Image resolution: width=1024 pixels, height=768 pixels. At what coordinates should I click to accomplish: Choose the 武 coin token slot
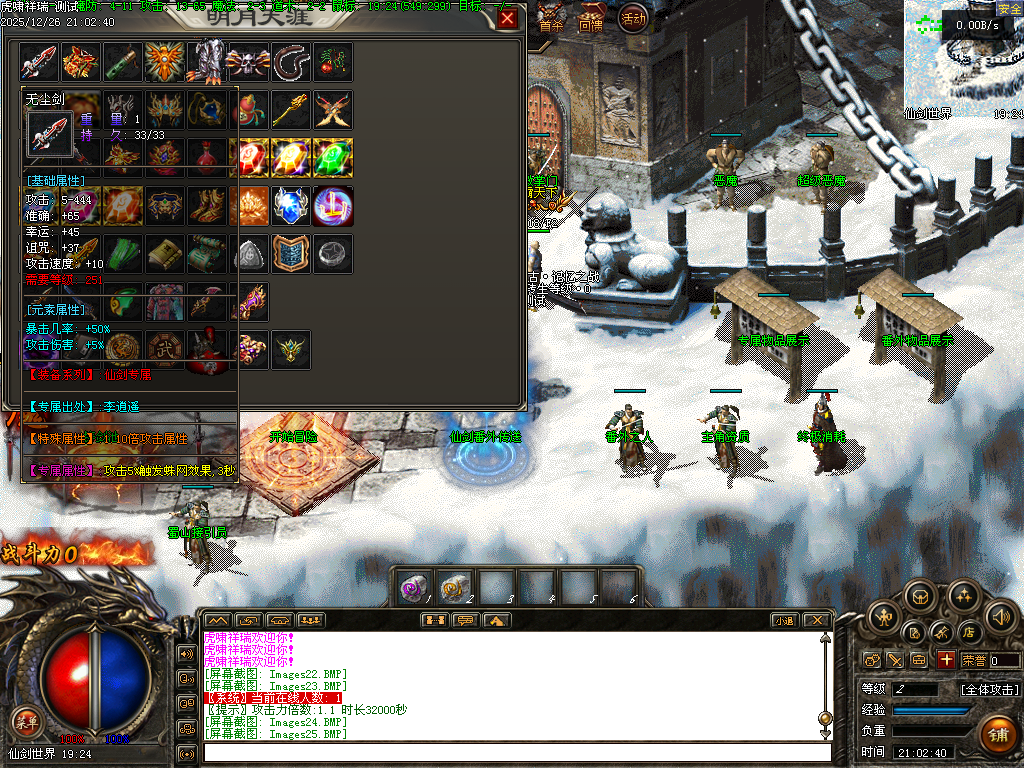click(164, 349)
